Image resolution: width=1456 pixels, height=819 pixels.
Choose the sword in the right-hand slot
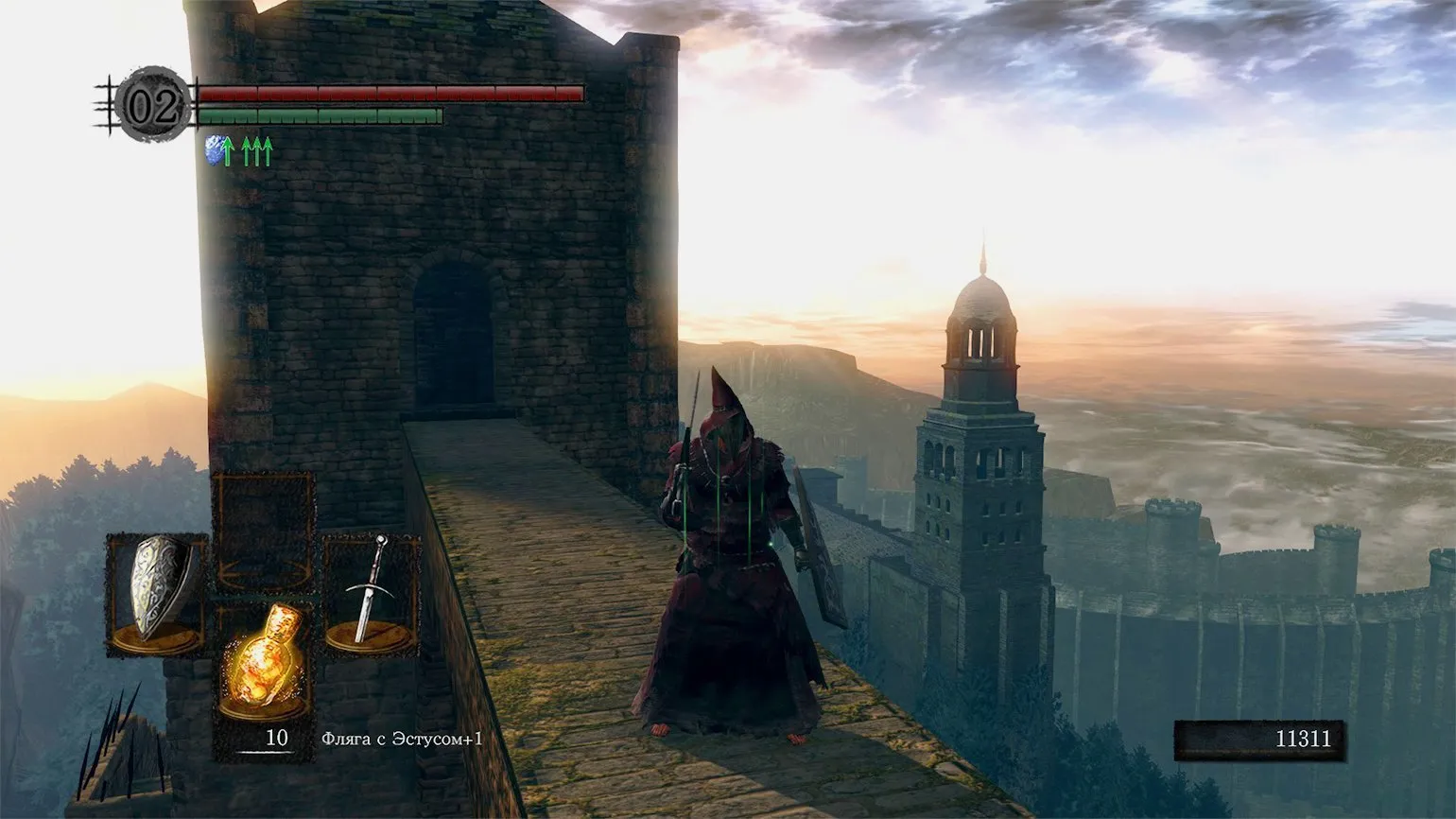click(370, 594)
